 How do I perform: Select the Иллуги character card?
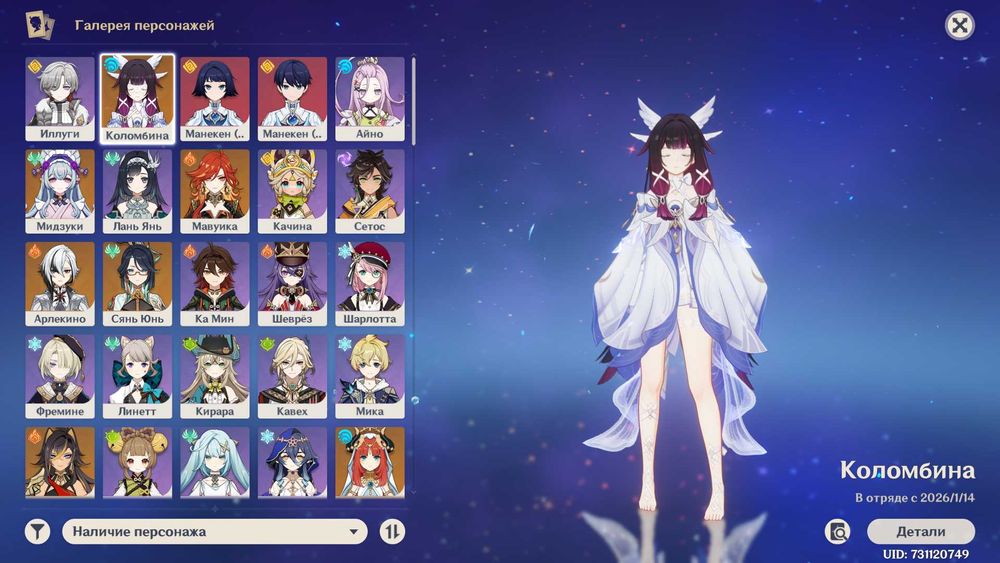coord(60,99)
